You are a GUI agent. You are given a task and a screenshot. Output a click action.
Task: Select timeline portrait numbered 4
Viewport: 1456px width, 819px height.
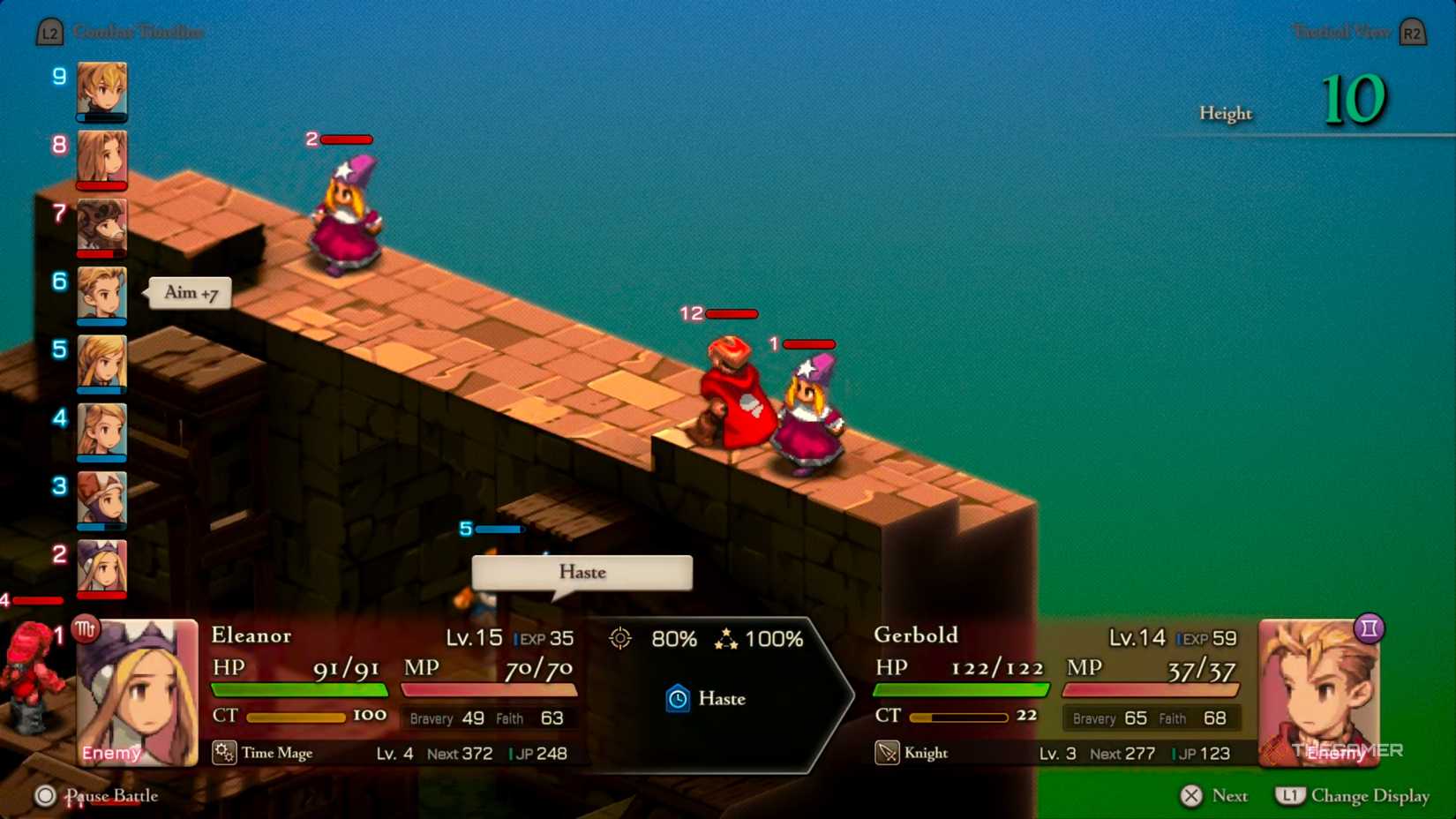tap(101, 432)
